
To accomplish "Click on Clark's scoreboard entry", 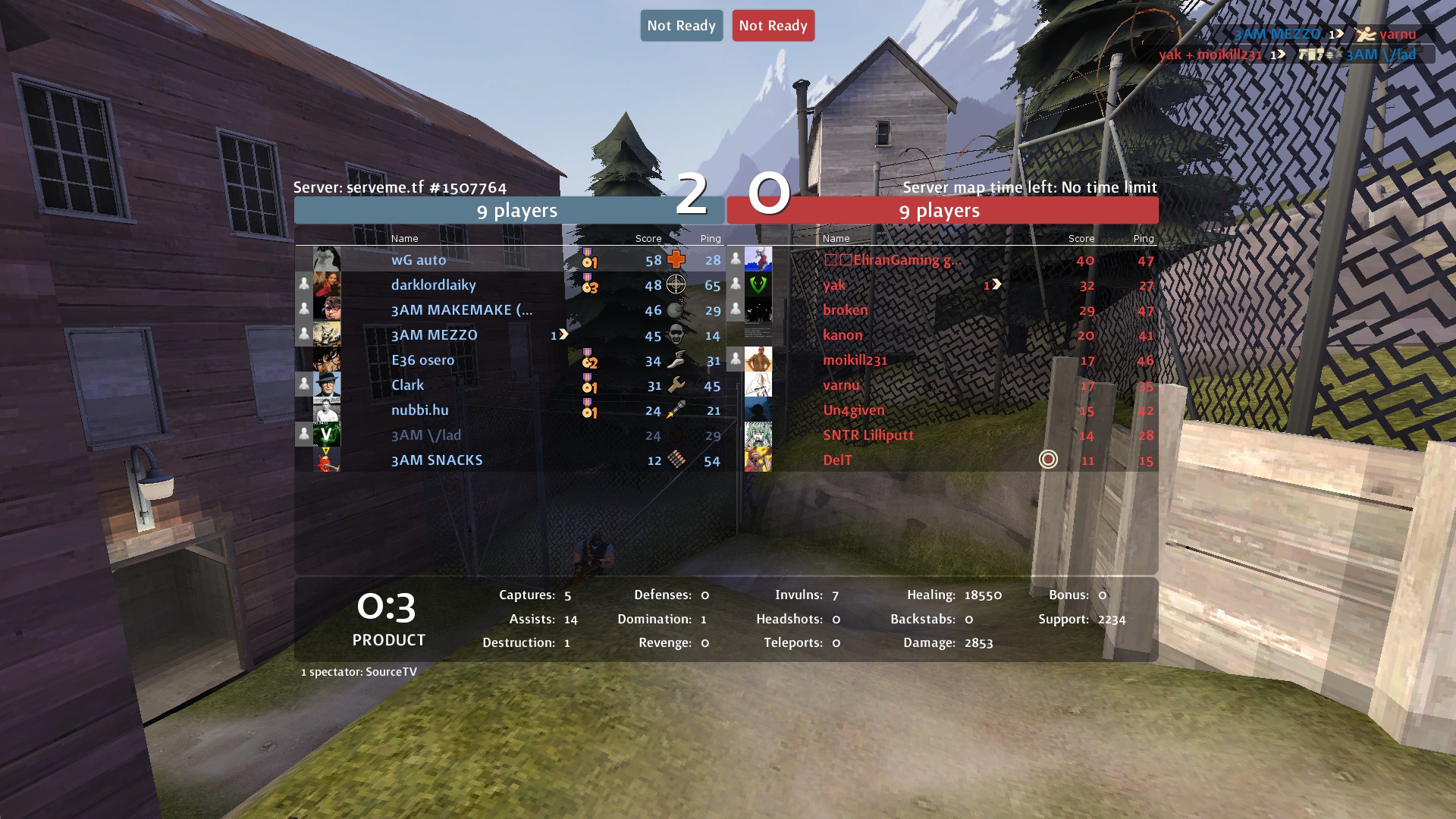I will [x=407, y=385].
